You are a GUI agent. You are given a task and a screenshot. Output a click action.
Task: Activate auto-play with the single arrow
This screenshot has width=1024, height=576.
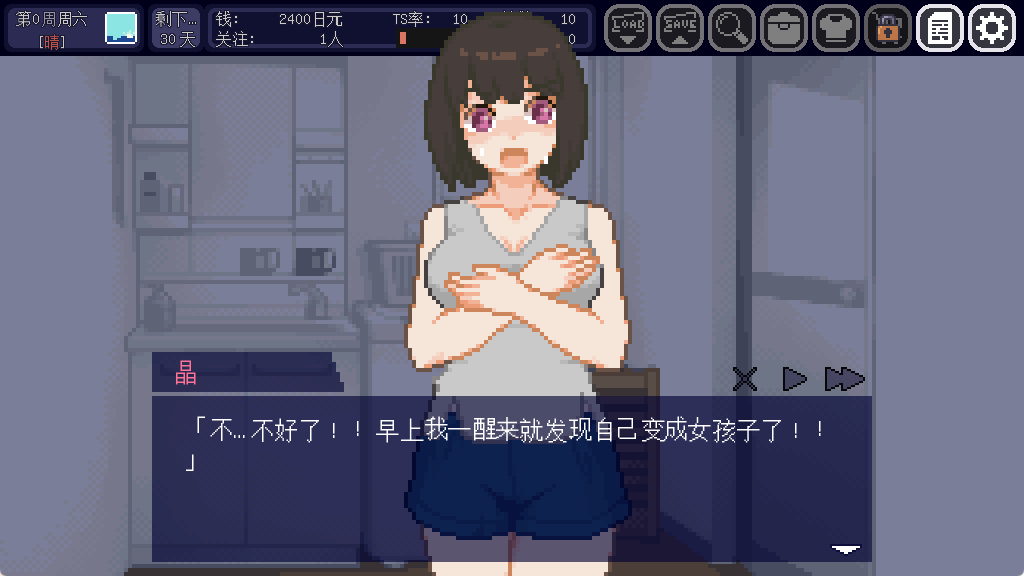click(x=794, y=379)
